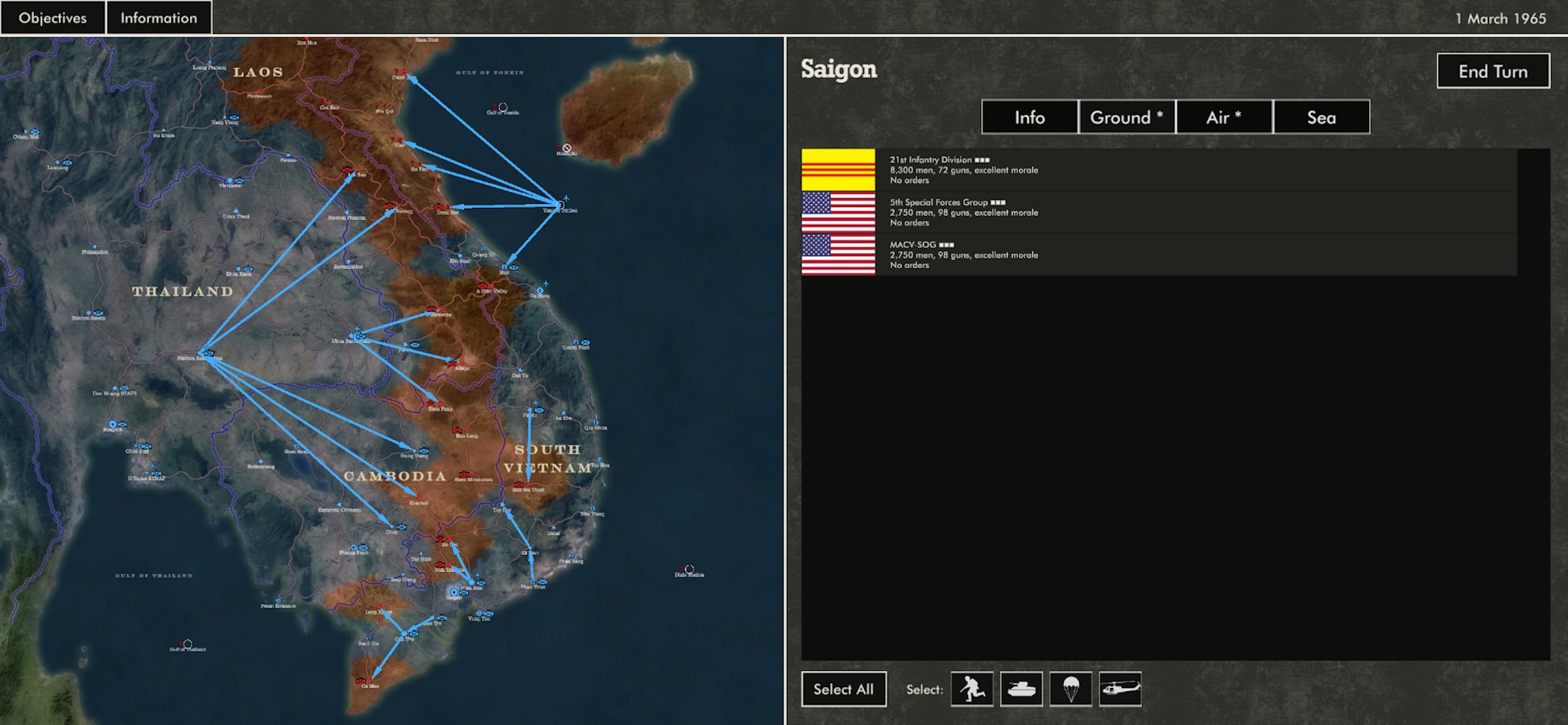Screen dimensions: 1568x725
Task: Click the South Vietnam flag for 21st Infantry Division
Action: click(838, 169)
